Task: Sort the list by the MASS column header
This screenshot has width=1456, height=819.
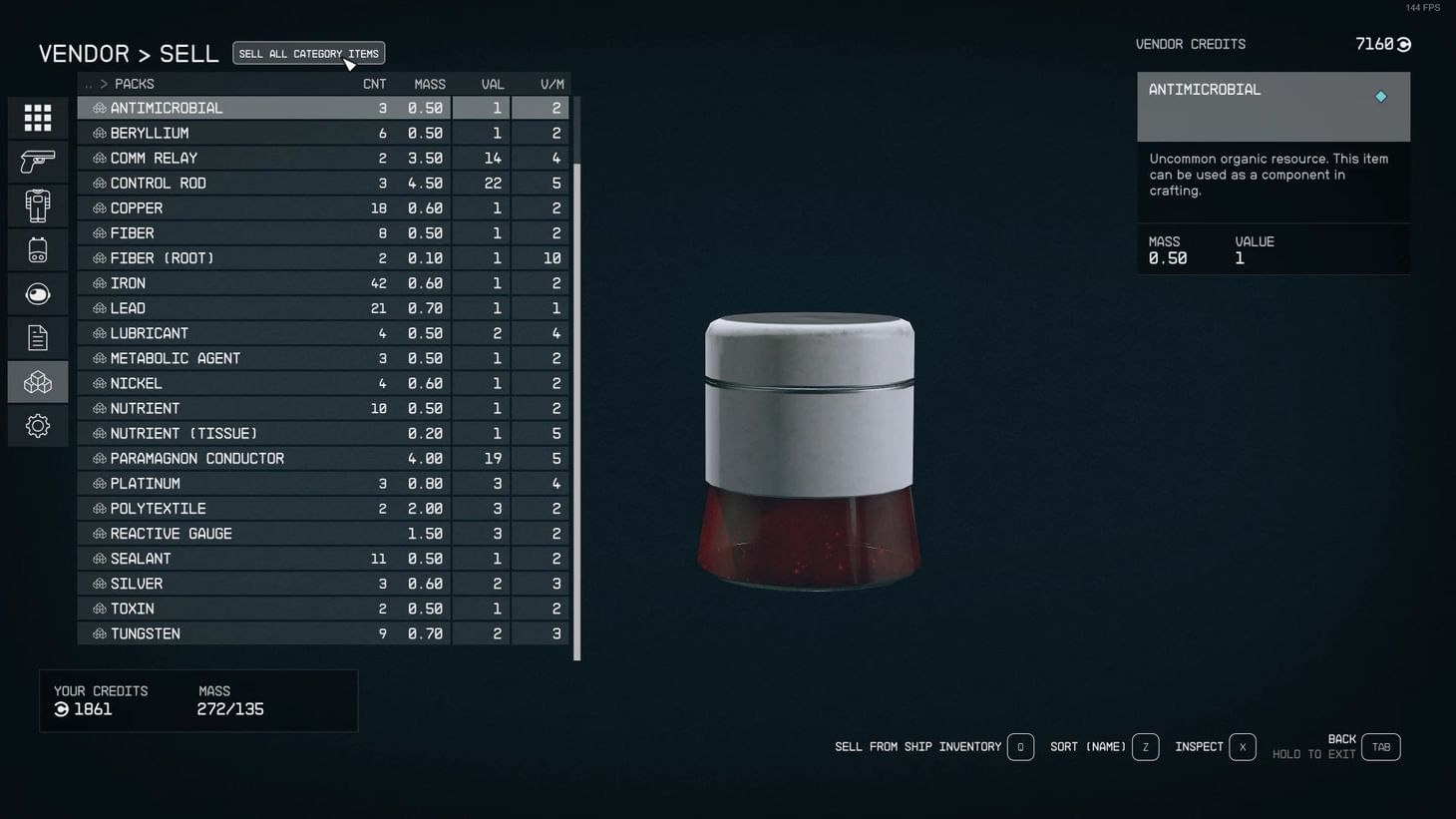Action: [x=429, y=84]
